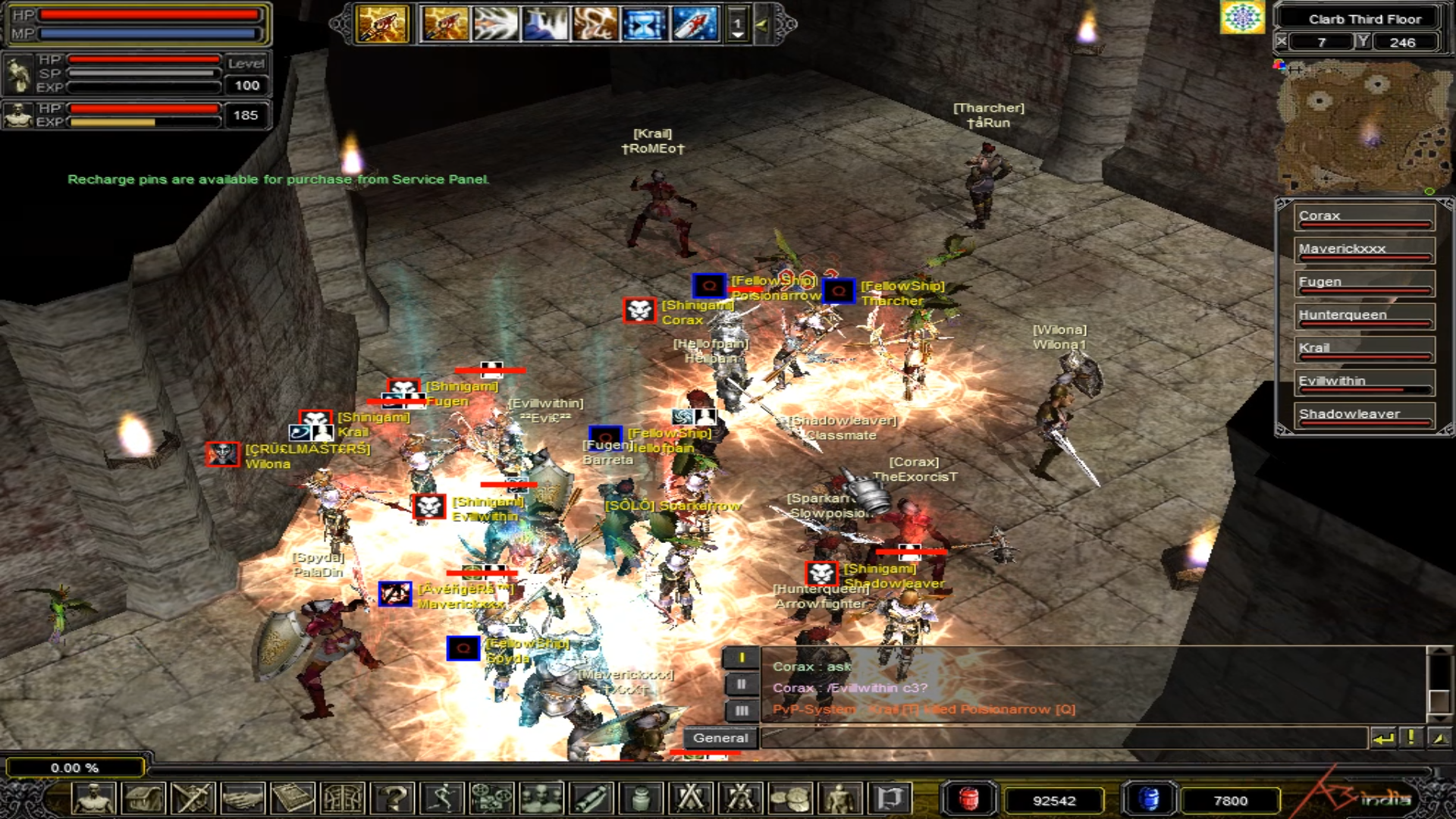1456x819 pixels.
Task: Open the question mark help button
Action: pos(394,799)
